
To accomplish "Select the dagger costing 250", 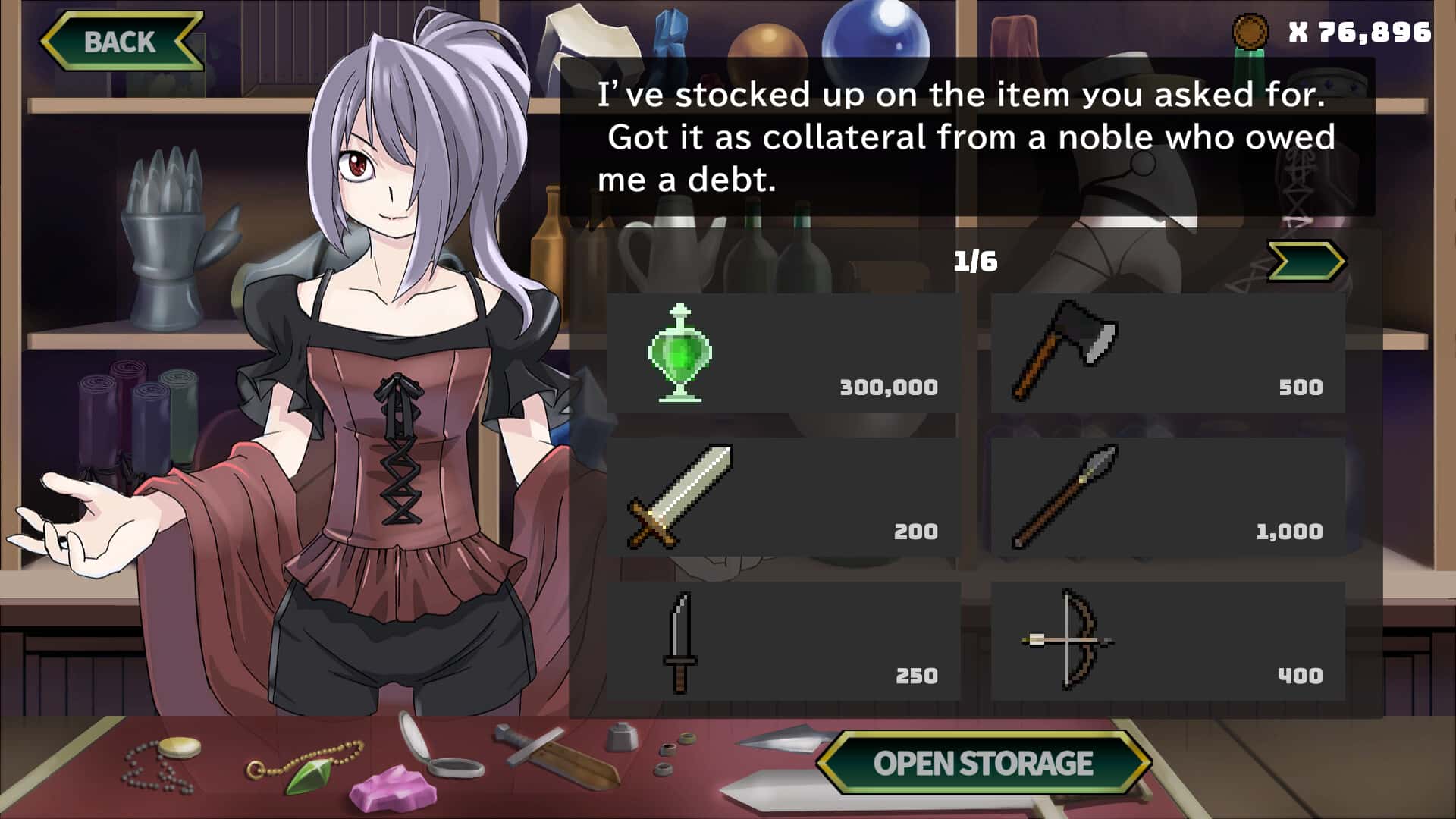I will [x=783, y=642].
